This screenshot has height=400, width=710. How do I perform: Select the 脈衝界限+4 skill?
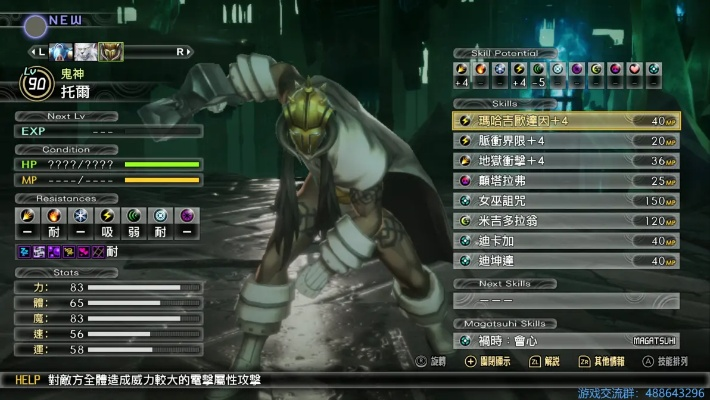(565, 141)
